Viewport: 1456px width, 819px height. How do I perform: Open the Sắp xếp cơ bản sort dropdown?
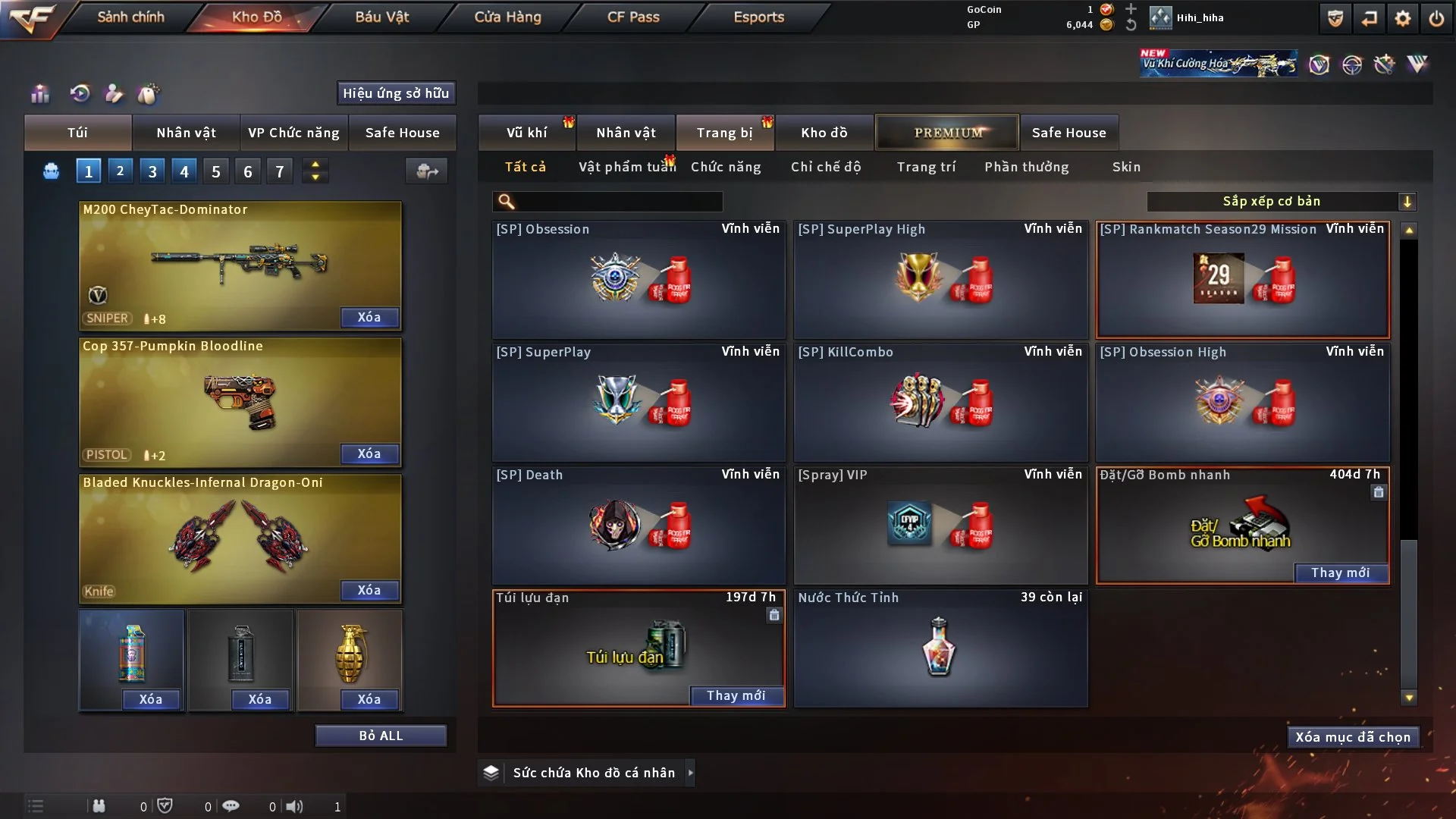click(1281, 202)
